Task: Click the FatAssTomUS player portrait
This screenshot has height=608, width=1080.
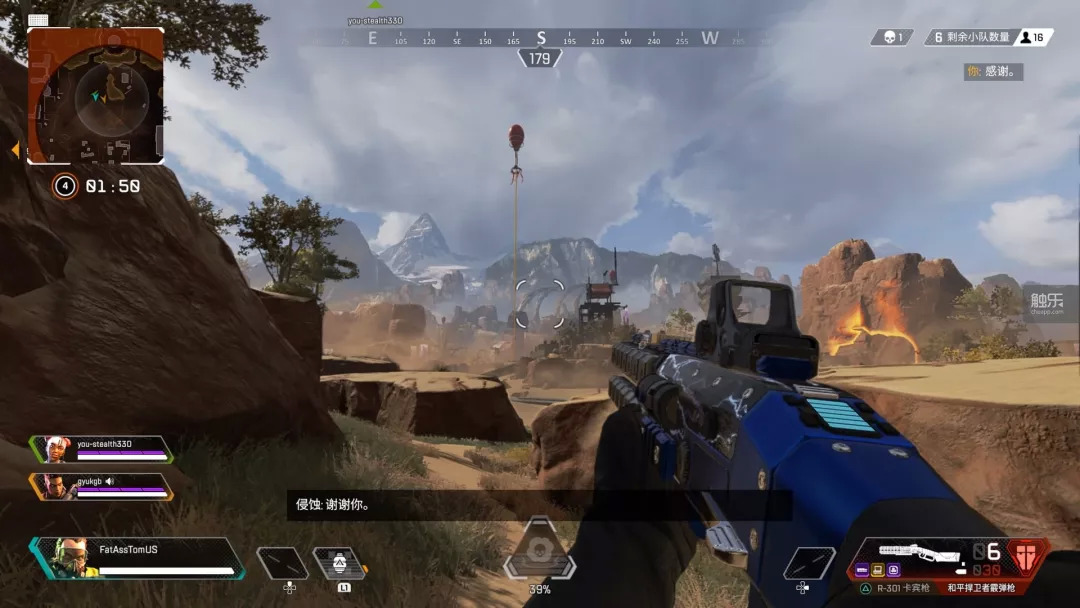Action: click(69, 558)
